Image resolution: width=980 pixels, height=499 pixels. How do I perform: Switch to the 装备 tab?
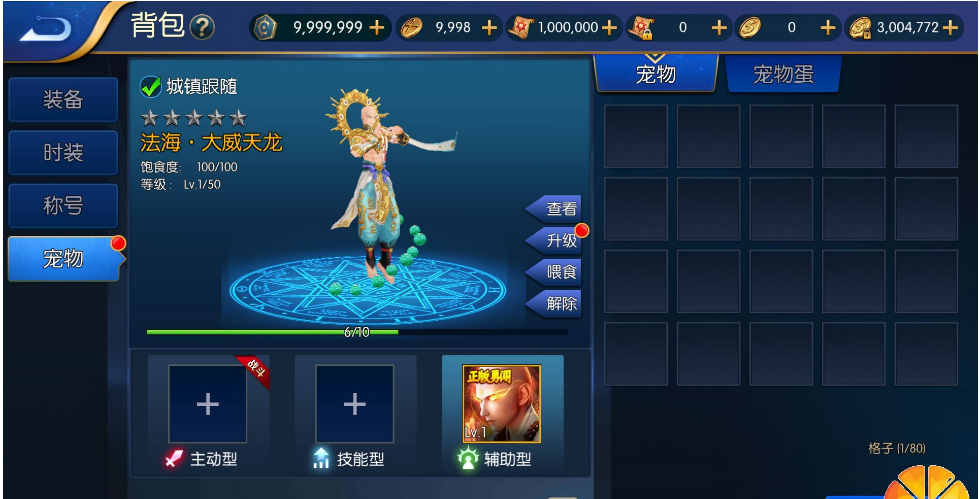click(63, 100)
